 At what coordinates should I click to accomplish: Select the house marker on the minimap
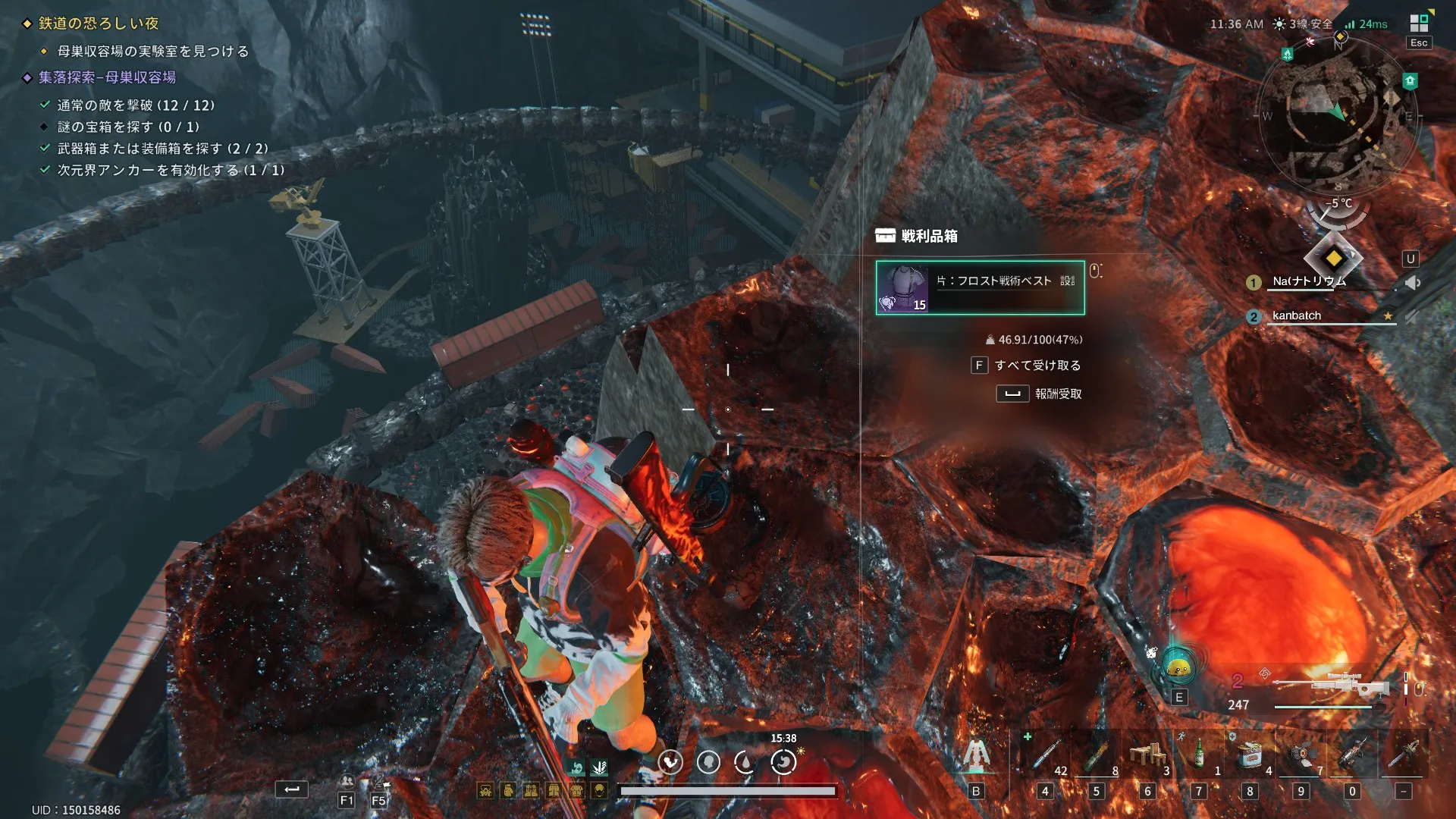1410,80
